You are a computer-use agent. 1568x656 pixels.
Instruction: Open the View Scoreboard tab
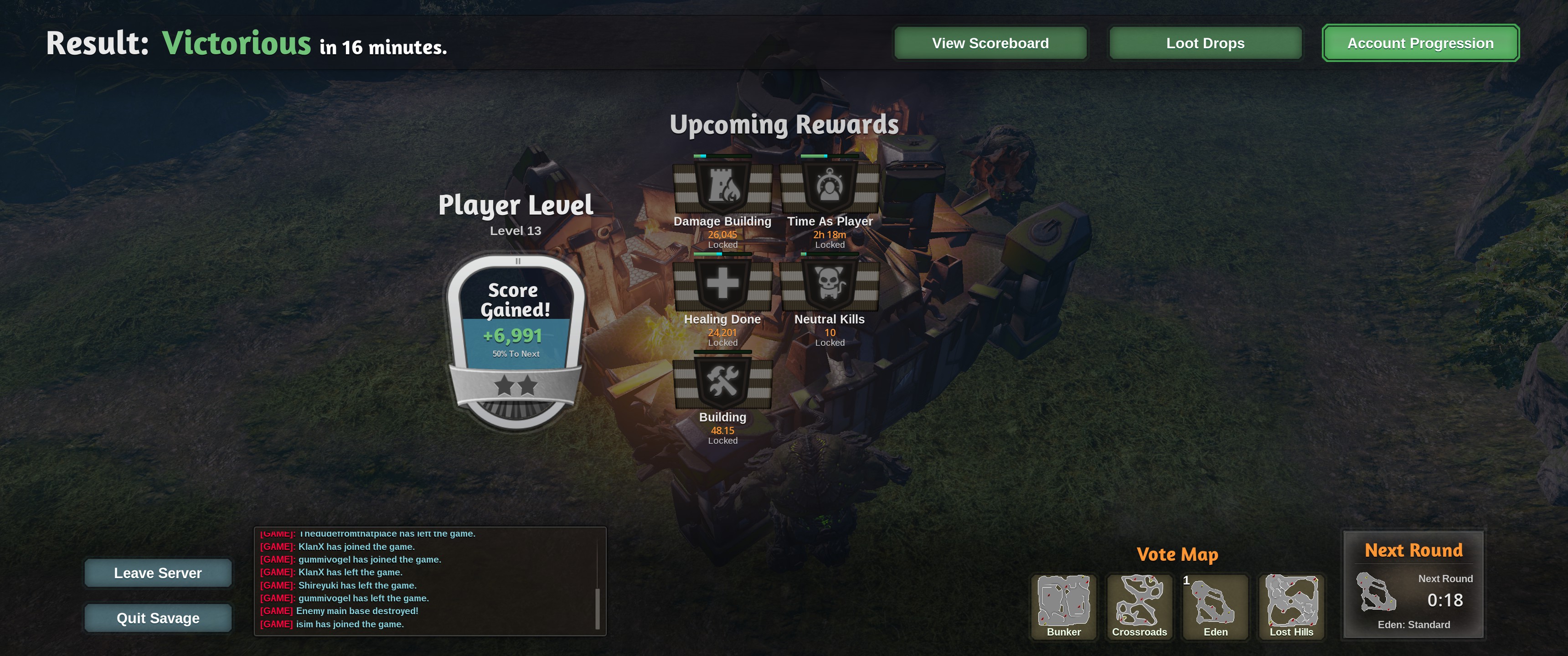pyautogui.click(x=990, y=43)
